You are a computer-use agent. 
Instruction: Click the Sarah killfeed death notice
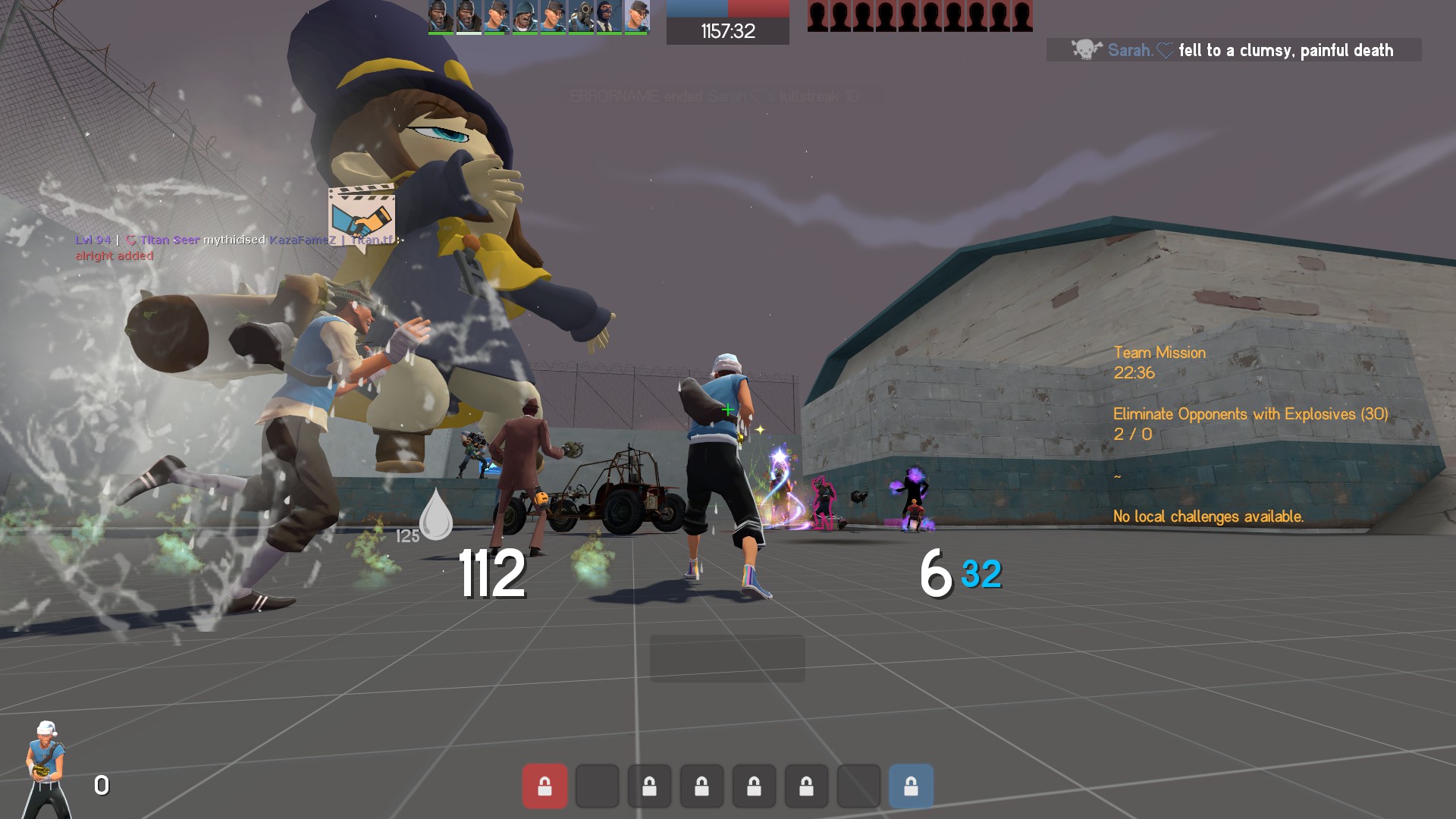tap(1234, 50)
